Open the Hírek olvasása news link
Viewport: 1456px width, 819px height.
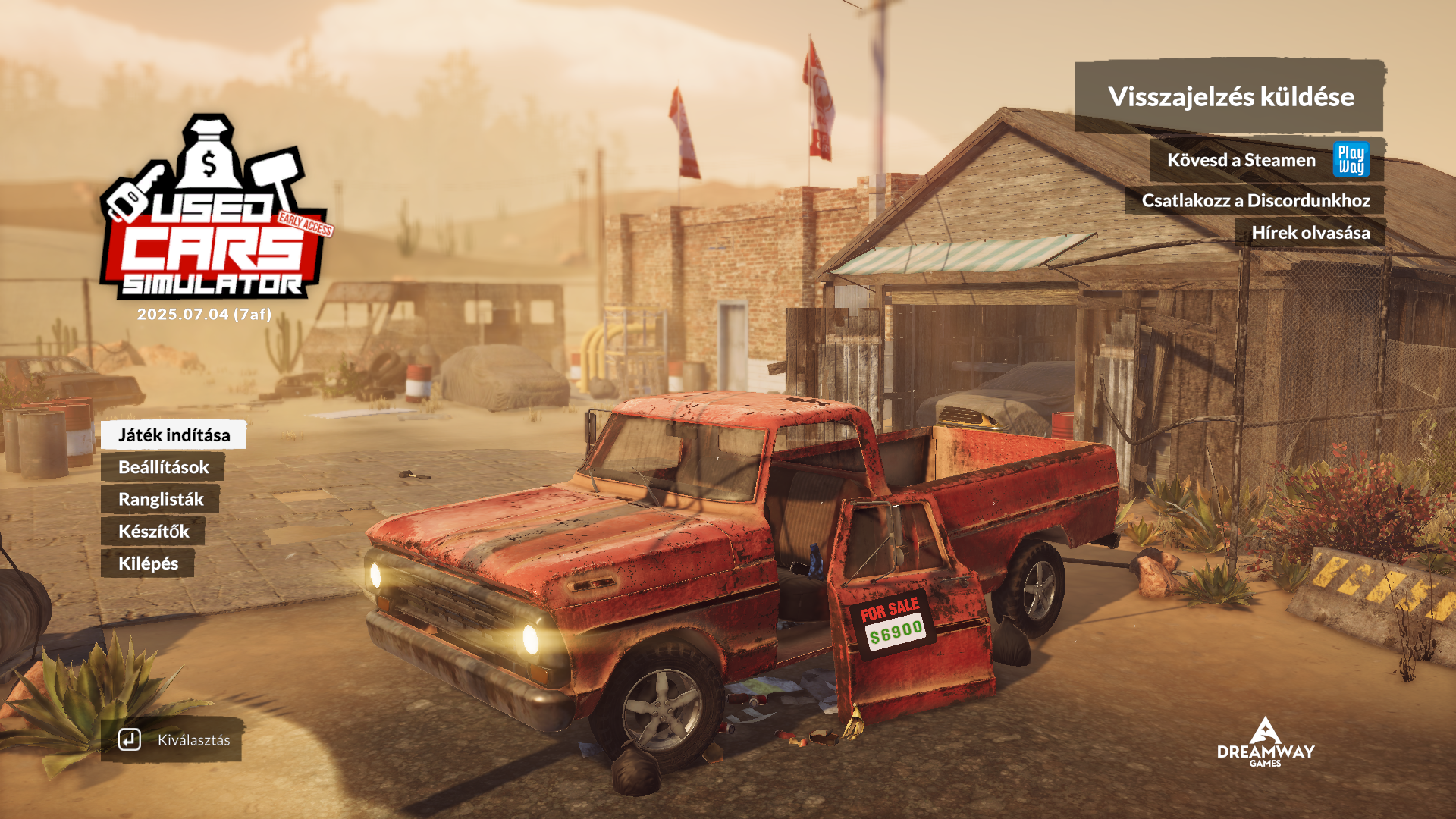tap(1310, 233)
